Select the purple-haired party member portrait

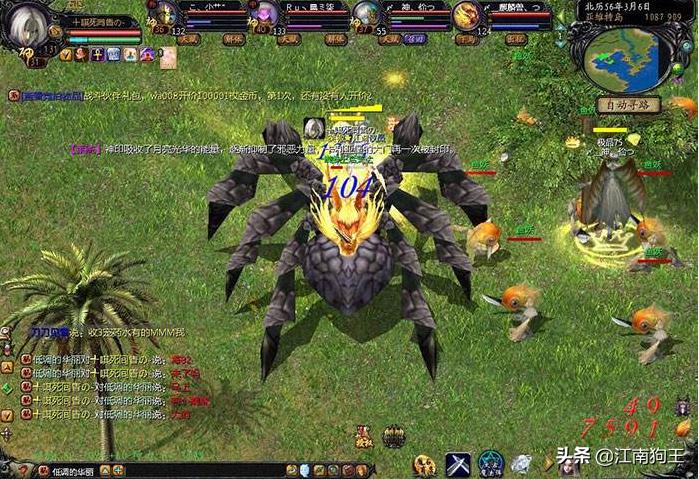point(266,15)
